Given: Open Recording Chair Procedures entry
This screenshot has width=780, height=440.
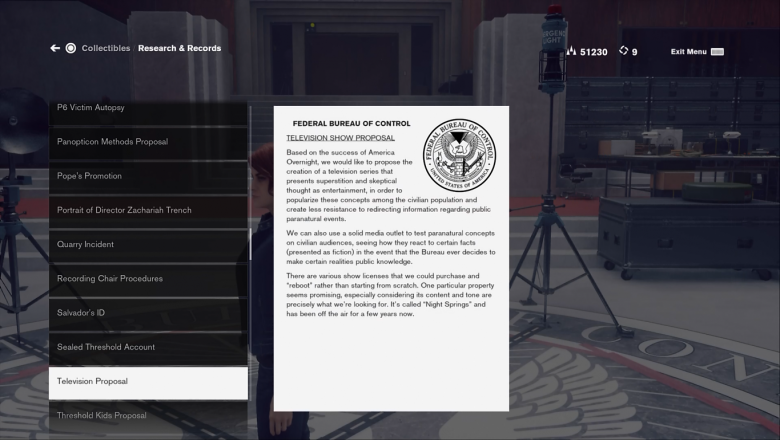Looking at the screenshot, I should (x=147, y=278).
